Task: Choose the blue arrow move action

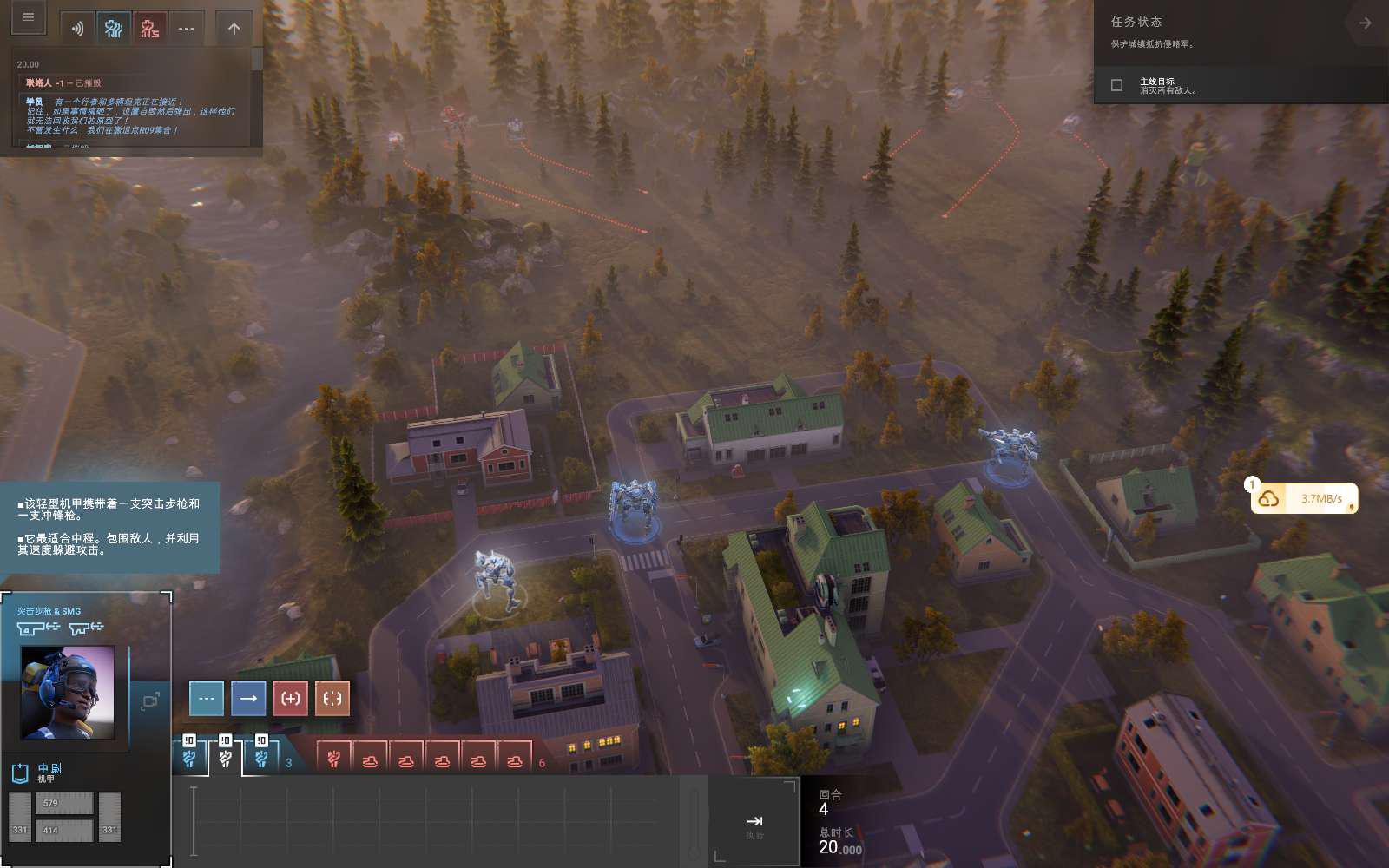Action: 248,698
